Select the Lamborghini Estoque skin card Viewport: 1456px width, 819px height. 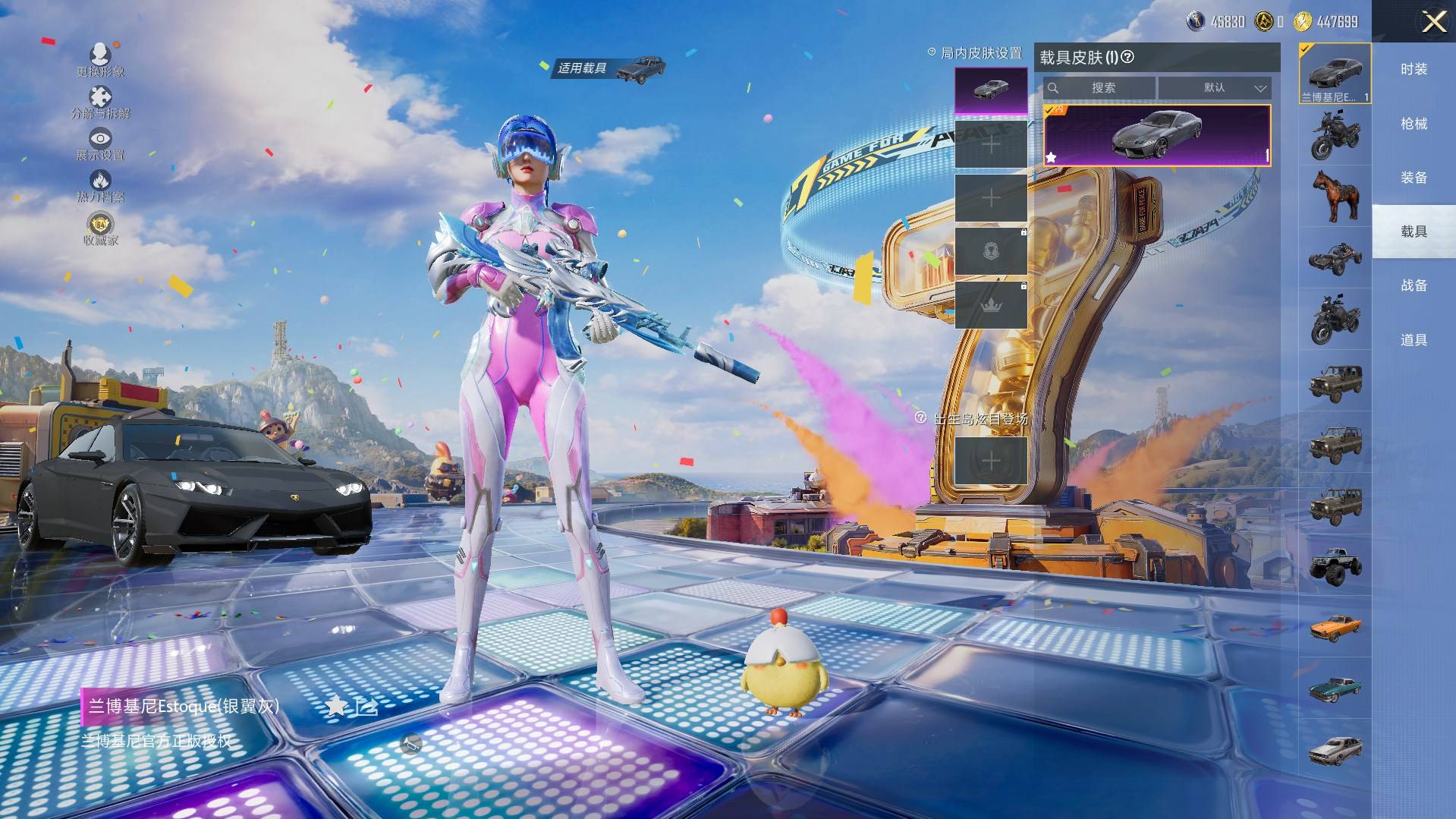[x=1156, y=136]
